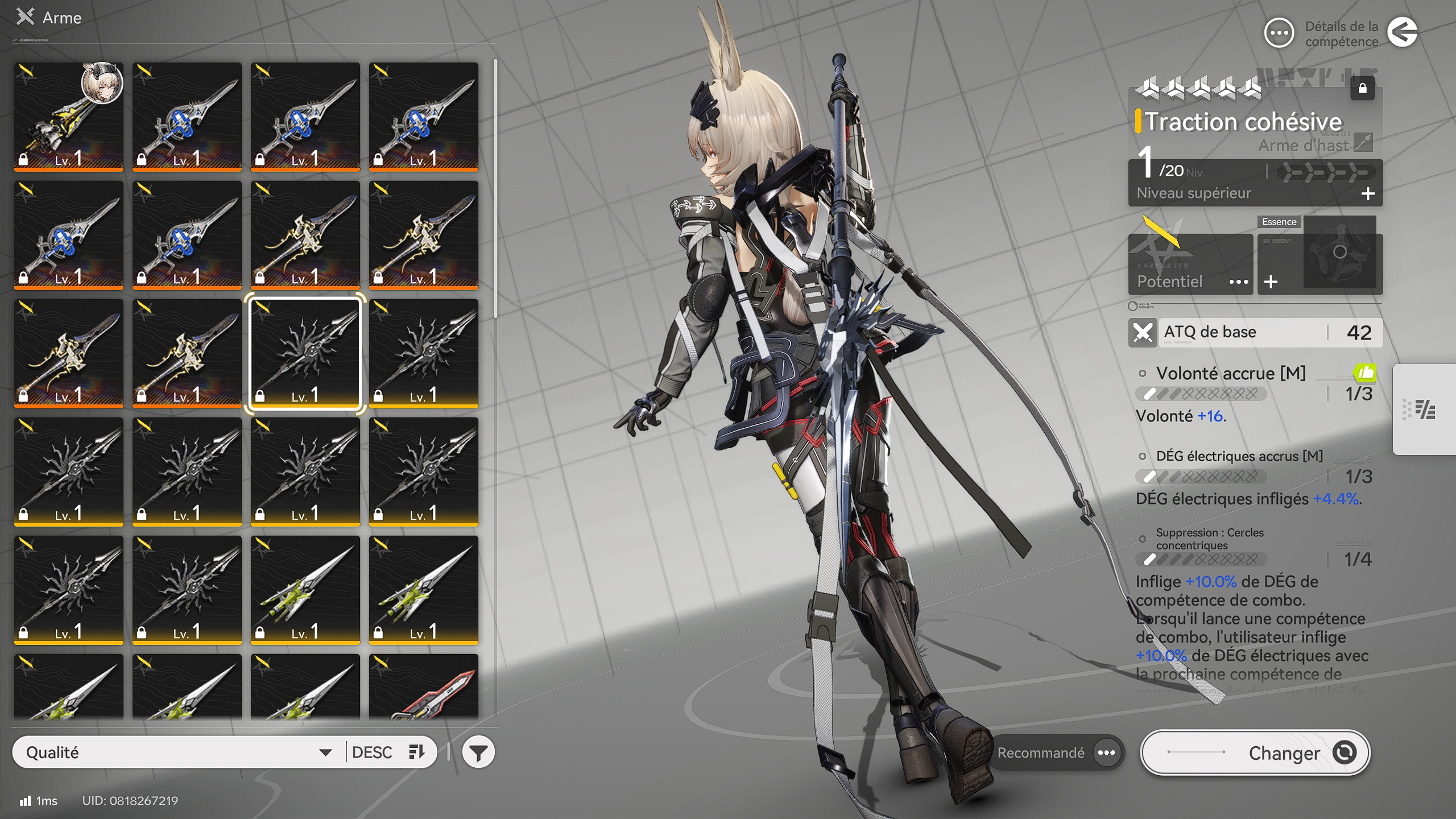Click the thumbs-up icon beside Volonté accrue
The height and width of the screenshot is (819, 1456).
[x=1364, y=373]
